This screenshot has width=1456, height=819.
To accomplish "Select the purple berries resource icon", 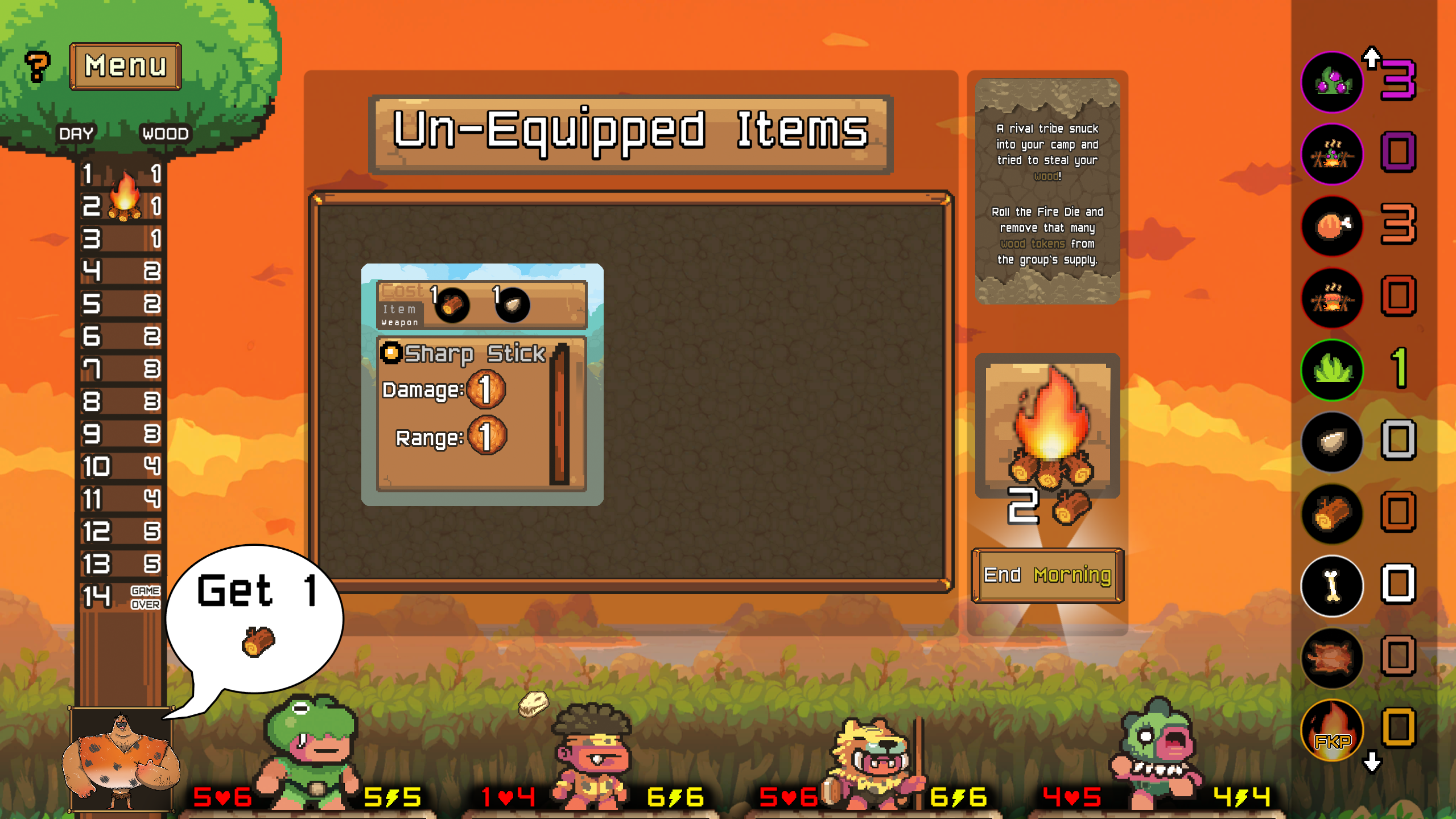I will (1332, 83).
